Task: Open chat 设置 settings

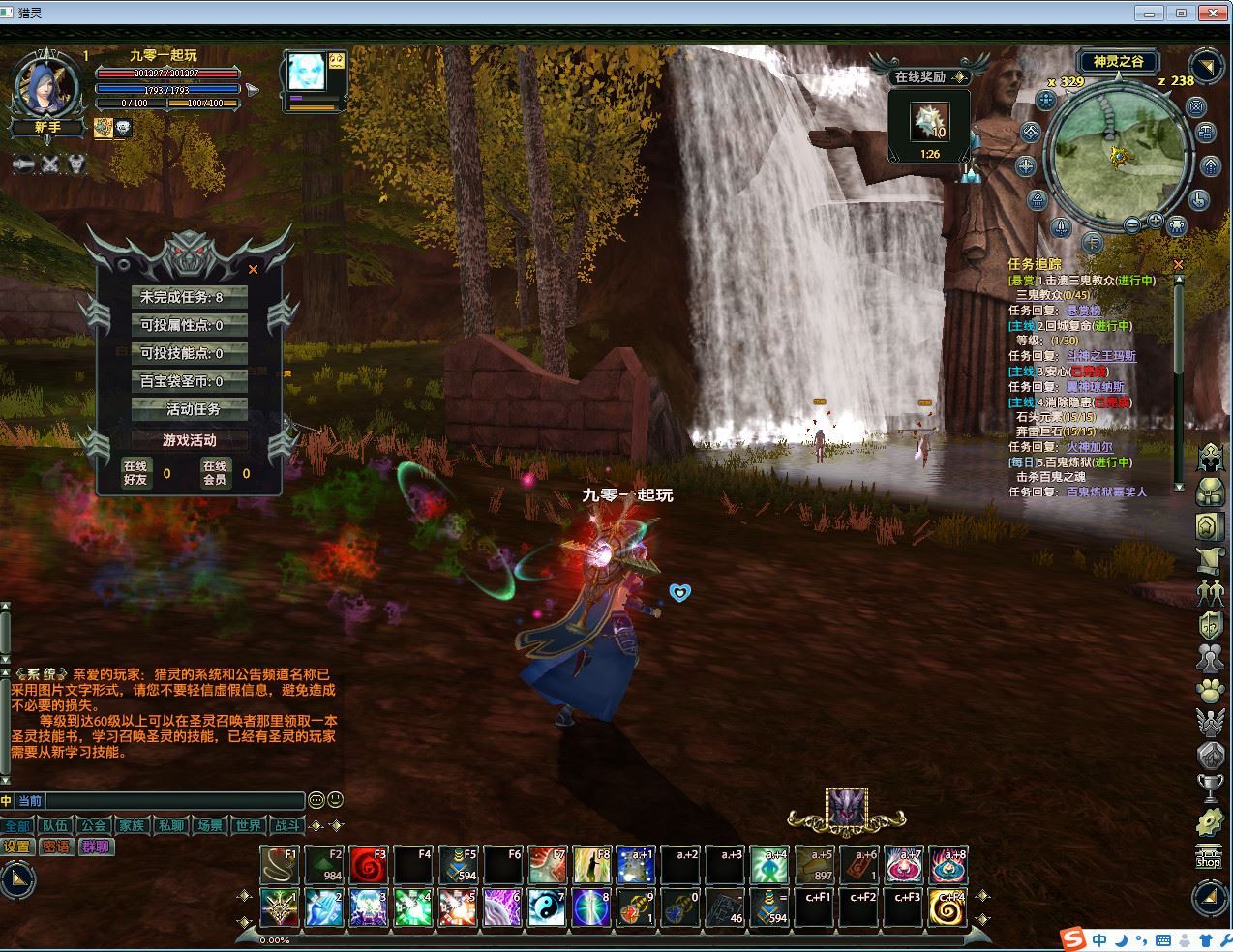Action: tap(17, 847)
